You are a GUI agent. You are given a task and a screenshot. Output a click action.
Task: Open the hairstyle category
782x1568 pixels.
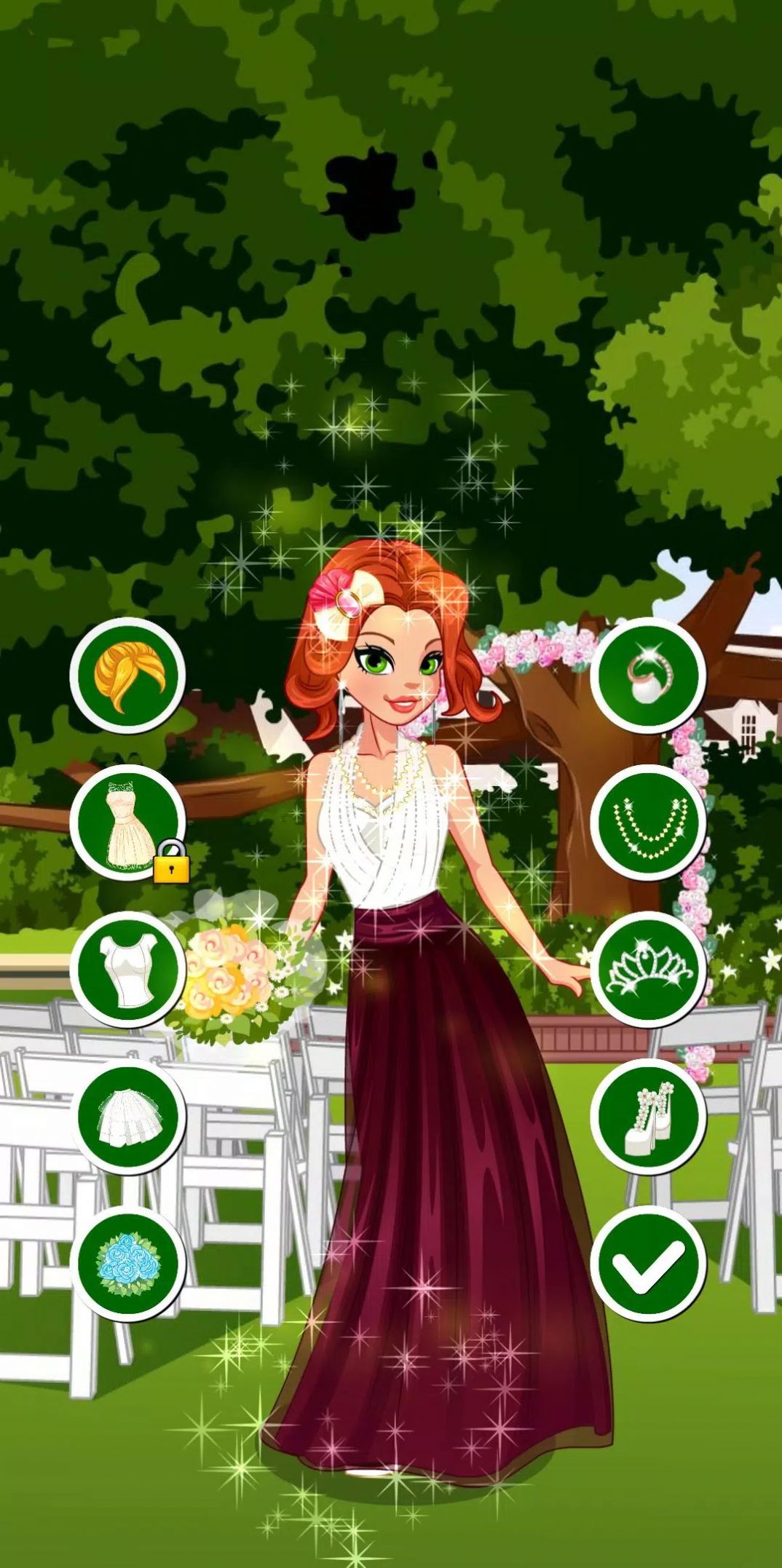click(x=128, y=676)
